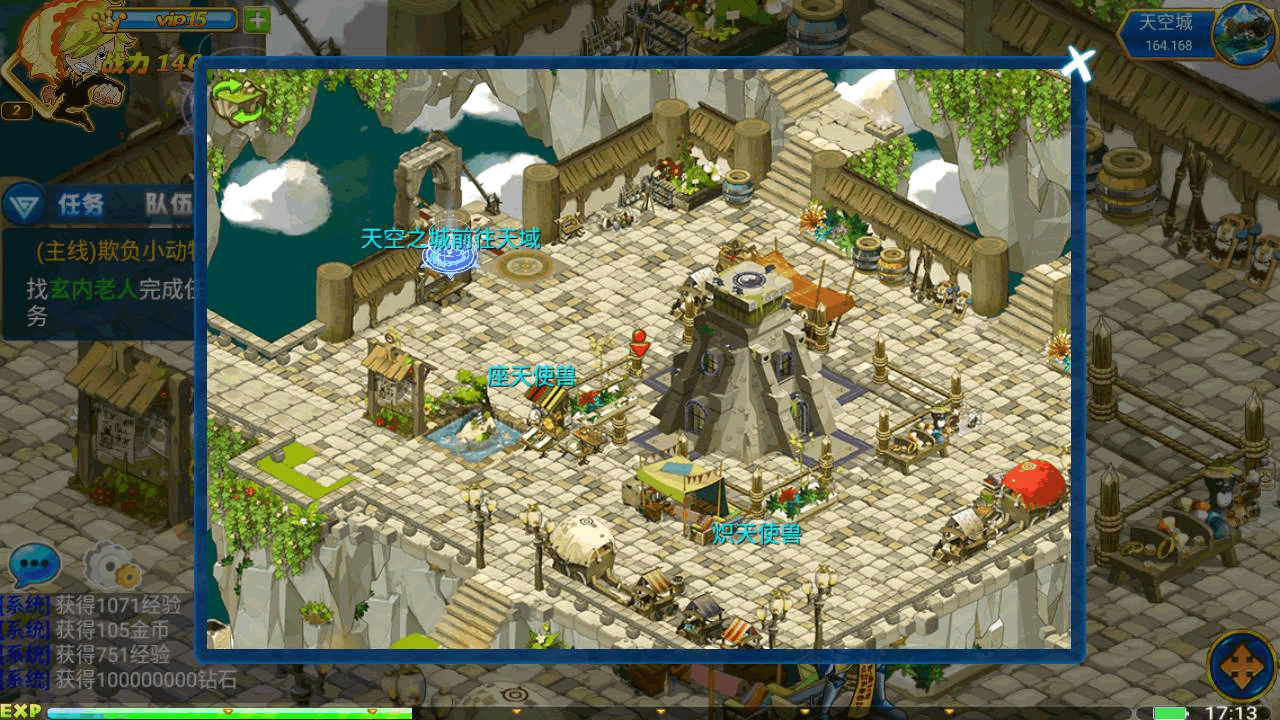Switch to the 任务 quest tab
Screen dimensions: 1280x720
pyautogui.click(x=80, y=205)
